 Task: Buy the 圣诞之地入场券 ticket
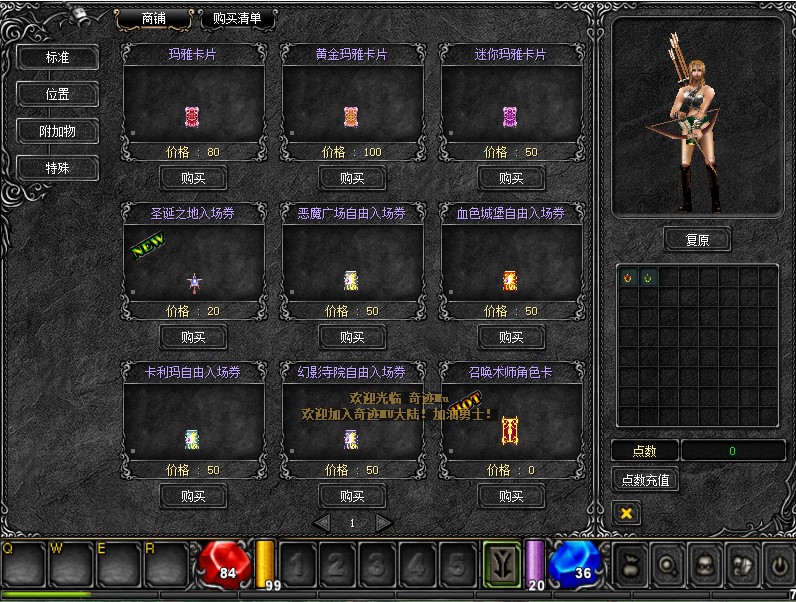coord(193,337)
